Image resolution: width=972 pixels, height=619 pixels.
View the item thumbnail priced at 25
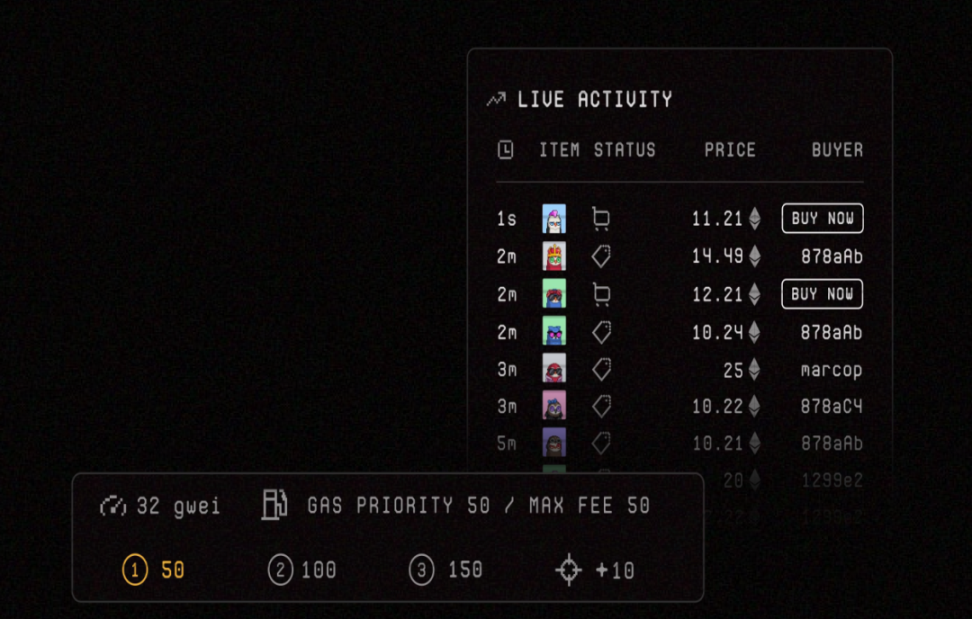tap(554, 369)
